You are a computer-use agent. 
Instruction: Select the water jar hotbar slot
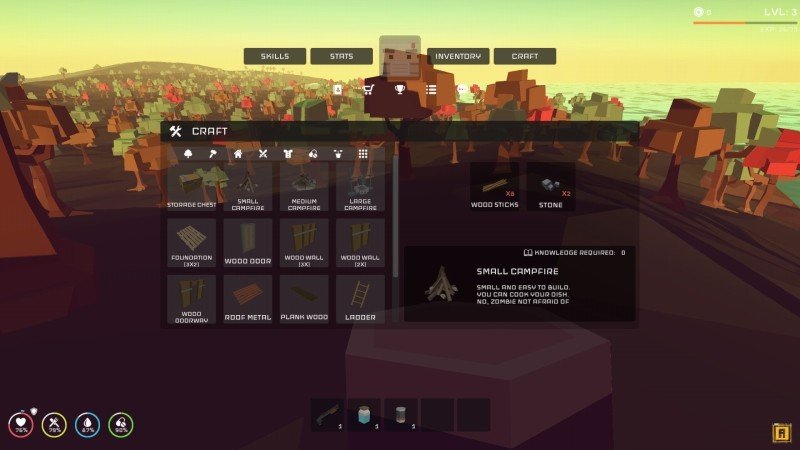pos(363,413)
